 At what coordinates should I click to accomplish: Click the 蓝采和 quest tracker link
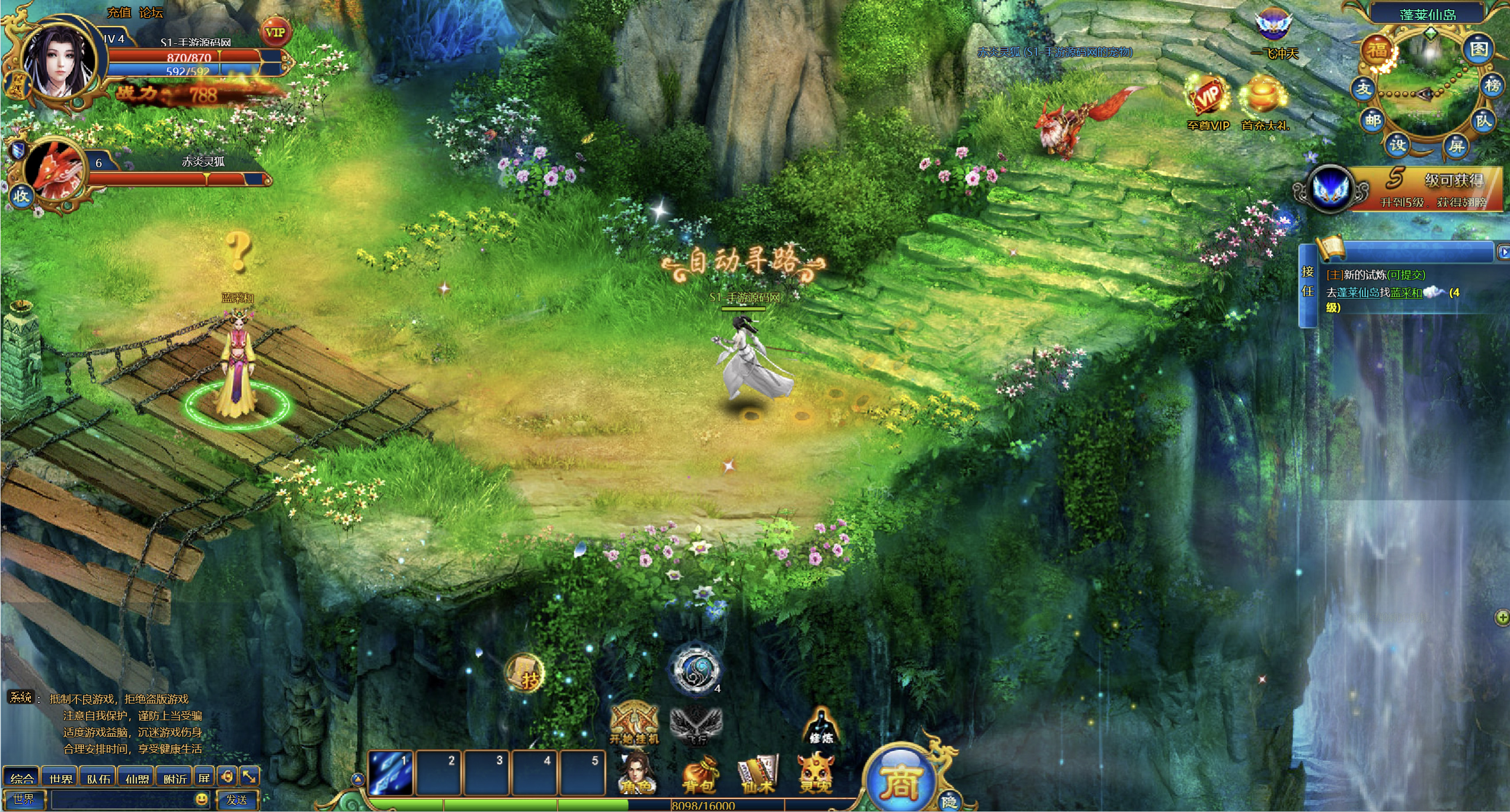(x=1406, y=293)
